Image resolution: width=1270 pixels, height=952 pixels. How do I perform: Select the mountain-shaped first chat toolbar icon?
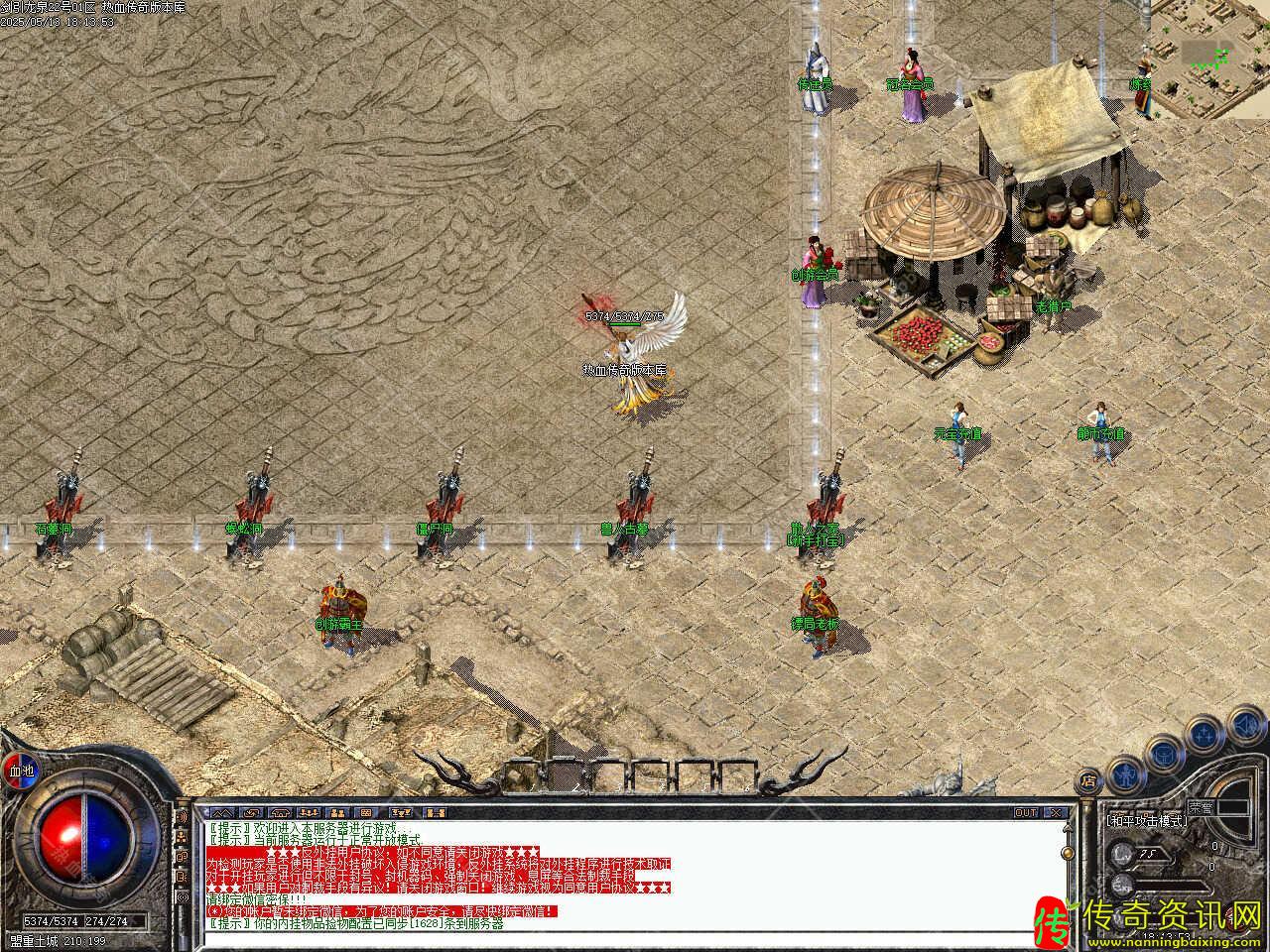coord(220,813)
